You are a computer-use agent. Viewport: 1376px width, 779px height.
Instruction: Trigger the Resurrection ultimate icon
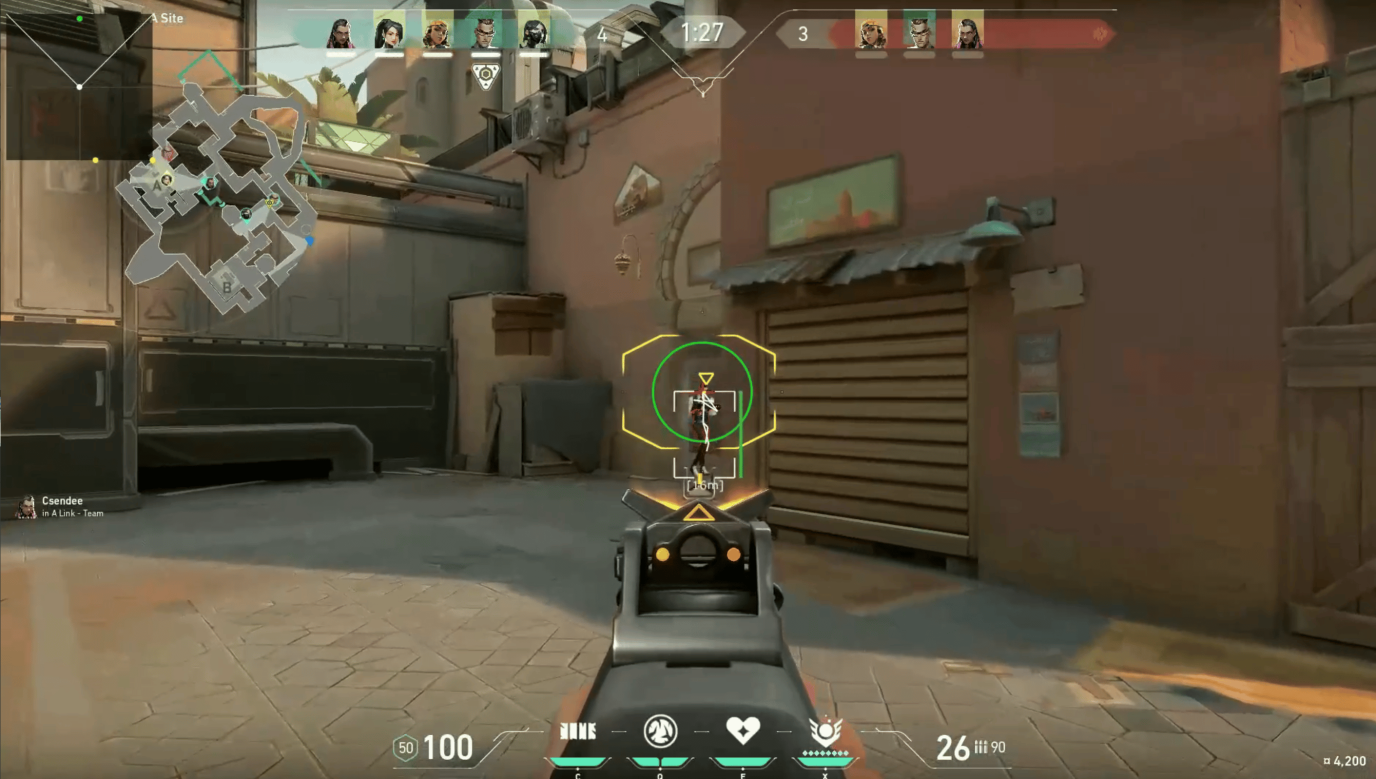click(826, 731)
